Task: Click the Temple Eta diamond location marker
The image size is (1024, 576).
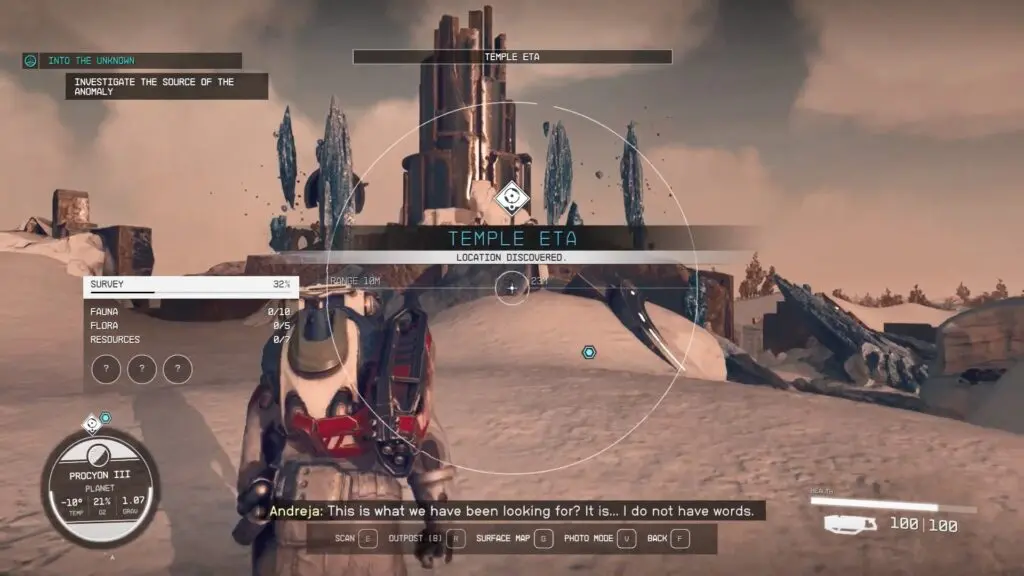Action: click(512, 198)
